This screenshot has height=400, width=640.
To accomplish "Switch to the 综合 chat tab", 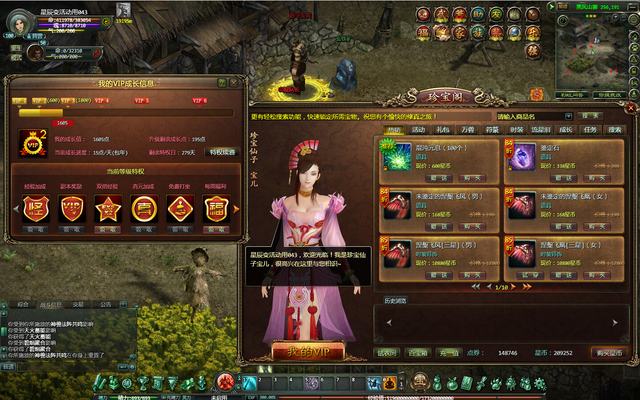I will coord(22,304).
